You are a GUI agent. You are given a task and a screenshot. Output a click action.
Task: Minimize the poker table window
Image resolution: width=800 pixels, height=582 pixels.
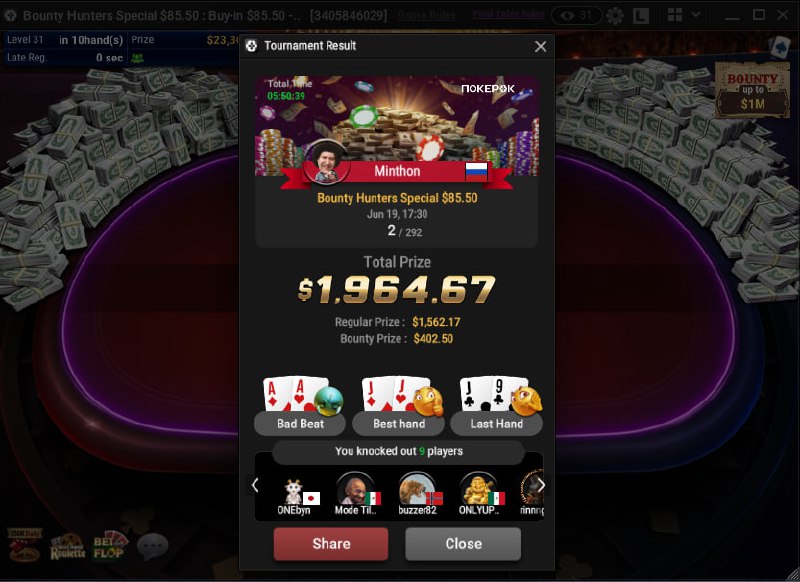pos(733,16)
